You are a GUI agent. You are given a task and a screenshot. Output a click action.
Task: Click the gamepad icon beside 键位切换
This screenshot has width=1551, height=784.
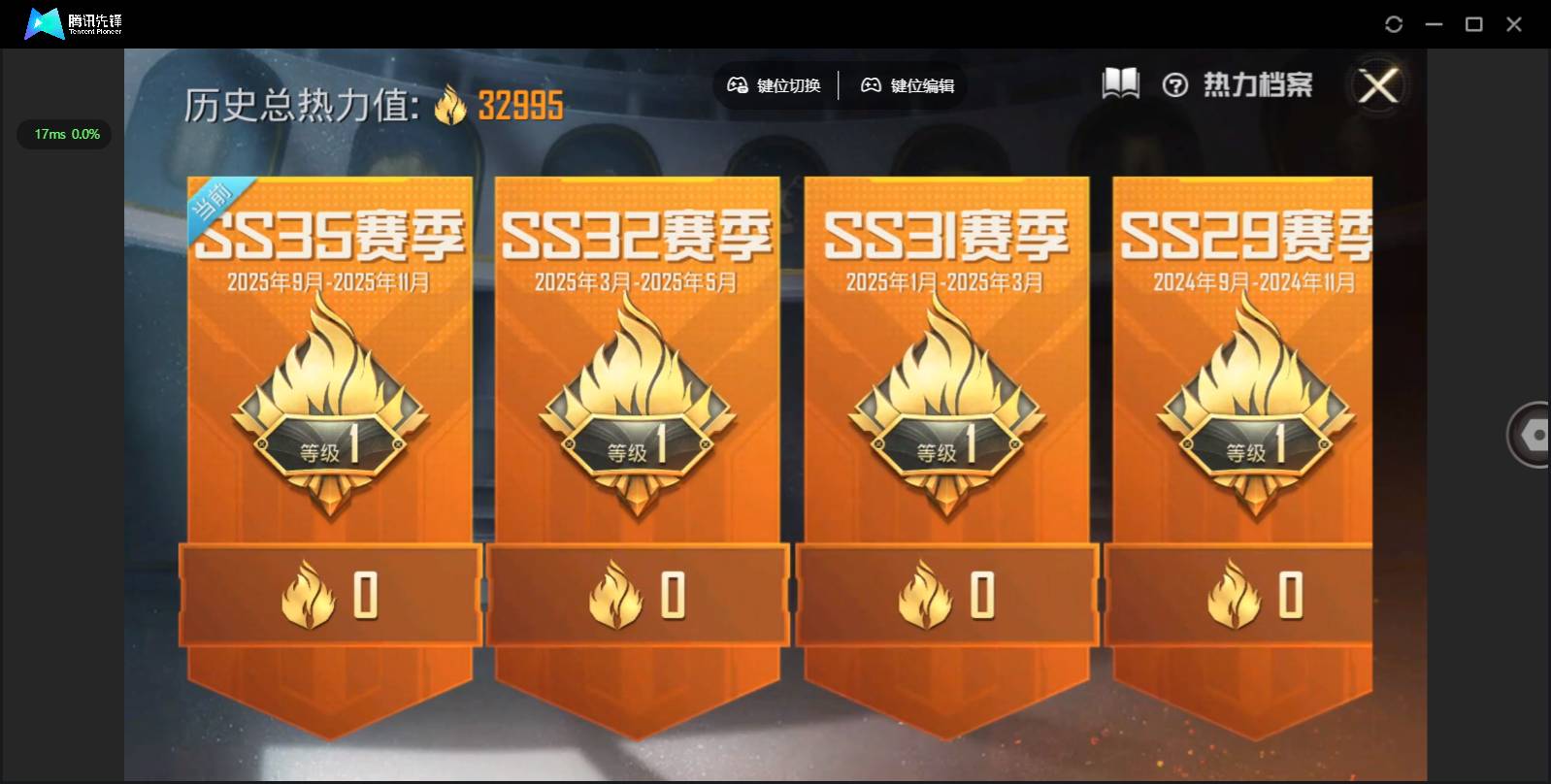pyautogui.click(x=738, y=85)
